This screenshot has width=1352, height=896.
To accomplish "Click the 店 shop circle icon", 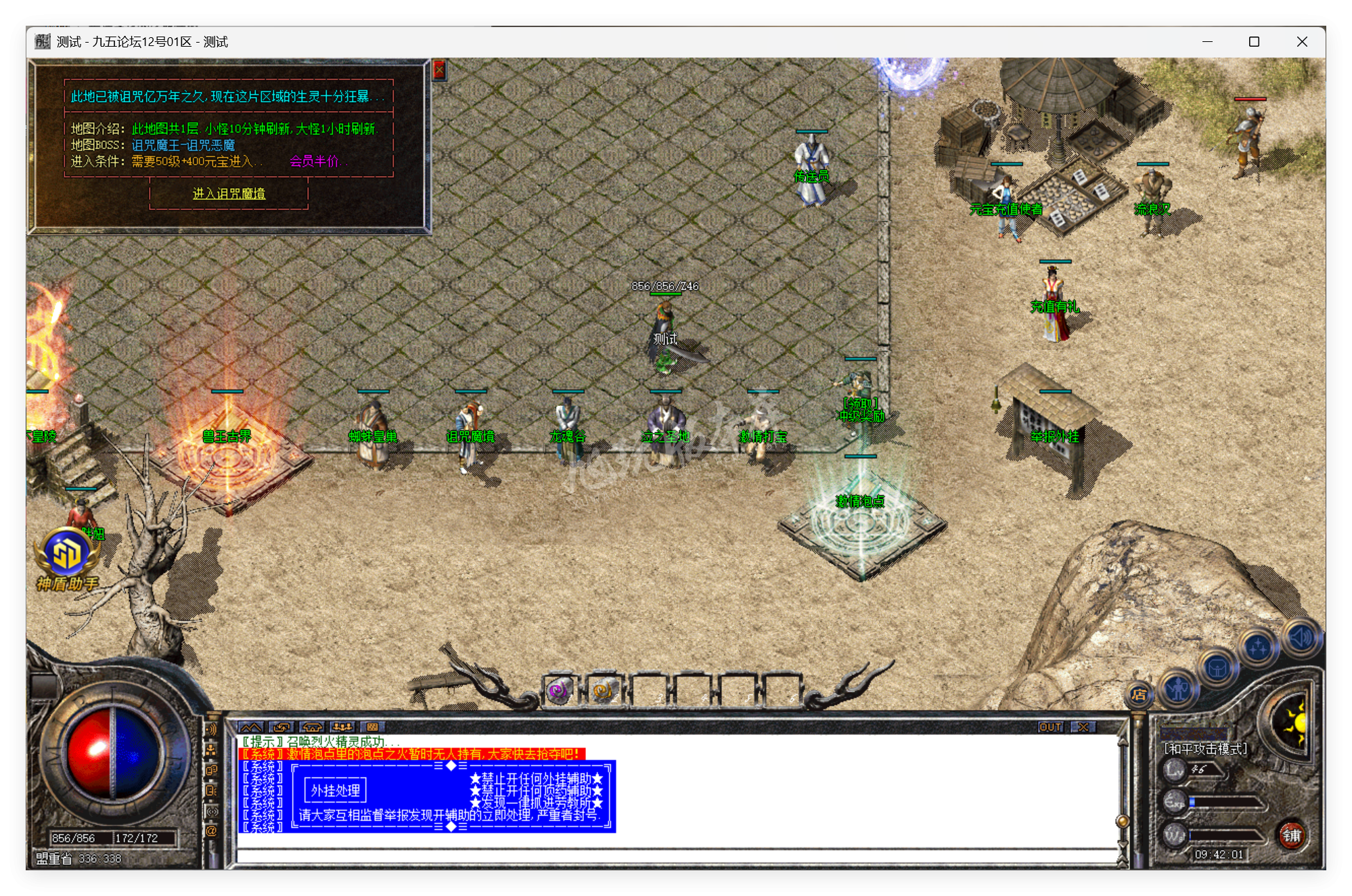I will (1140, 696).
